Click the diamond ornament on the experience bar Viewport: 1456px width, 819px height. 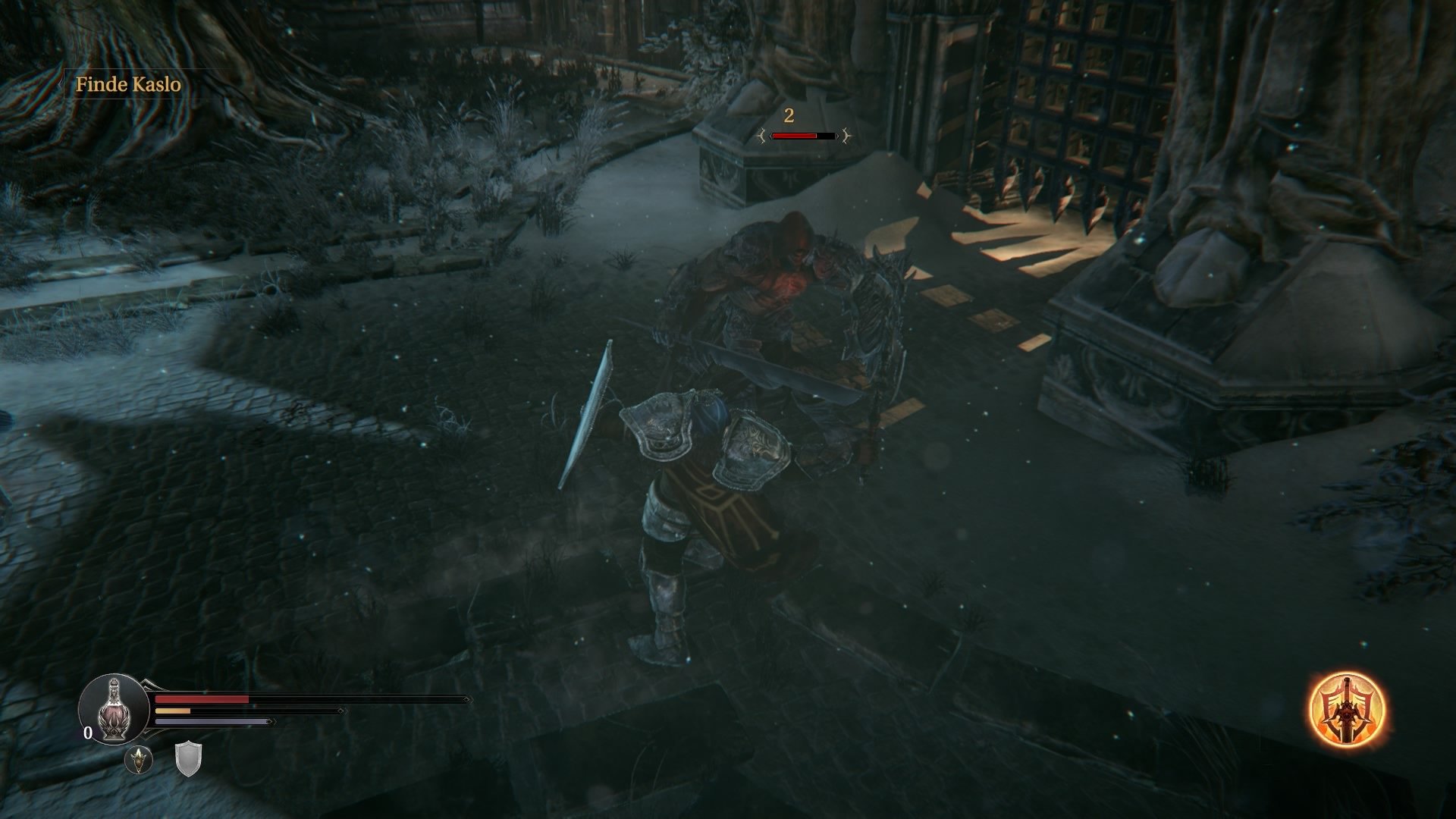point(271,720)
